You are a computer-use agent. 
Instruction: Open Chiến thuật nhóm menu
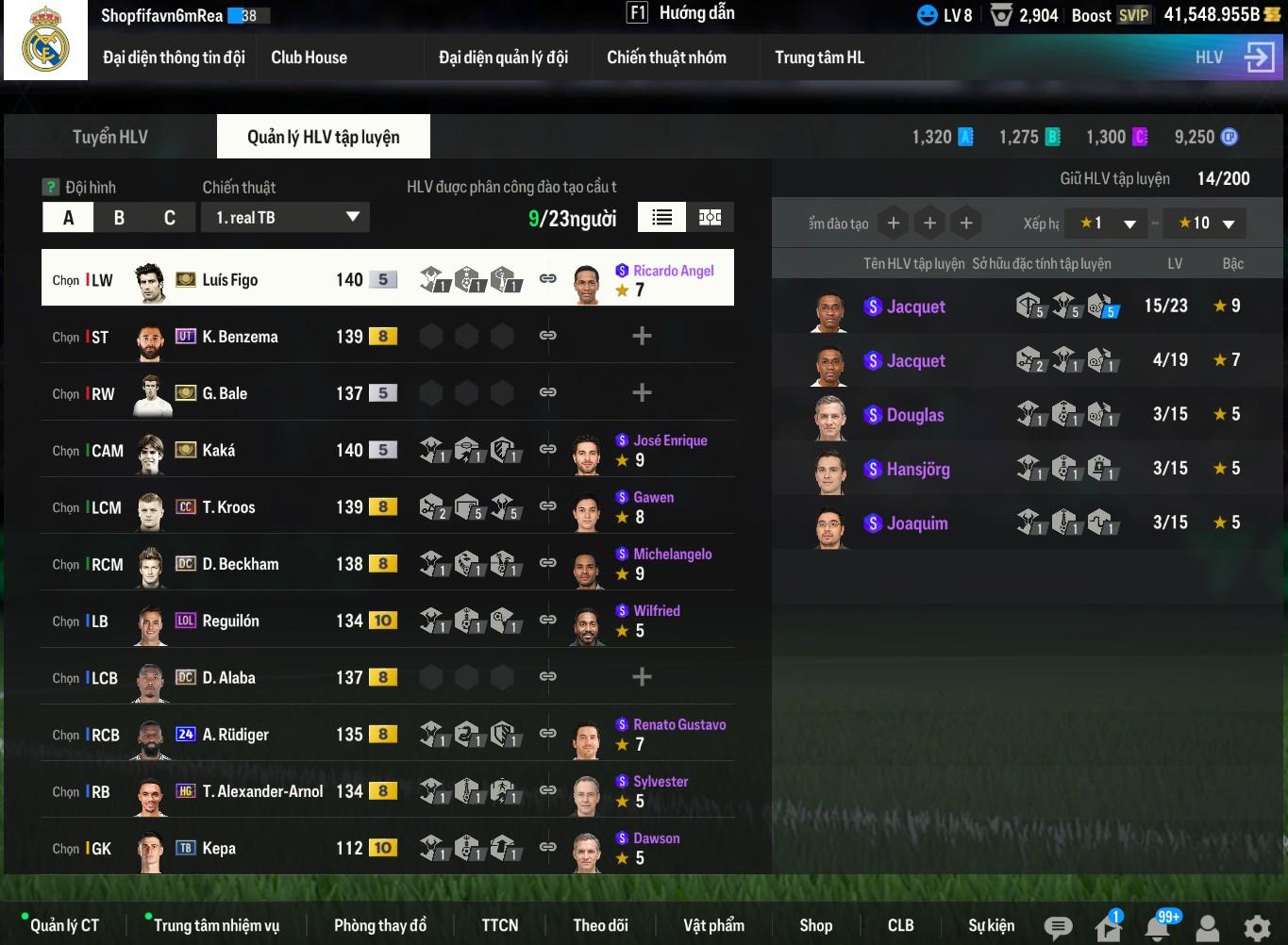[x=666, y=58]
